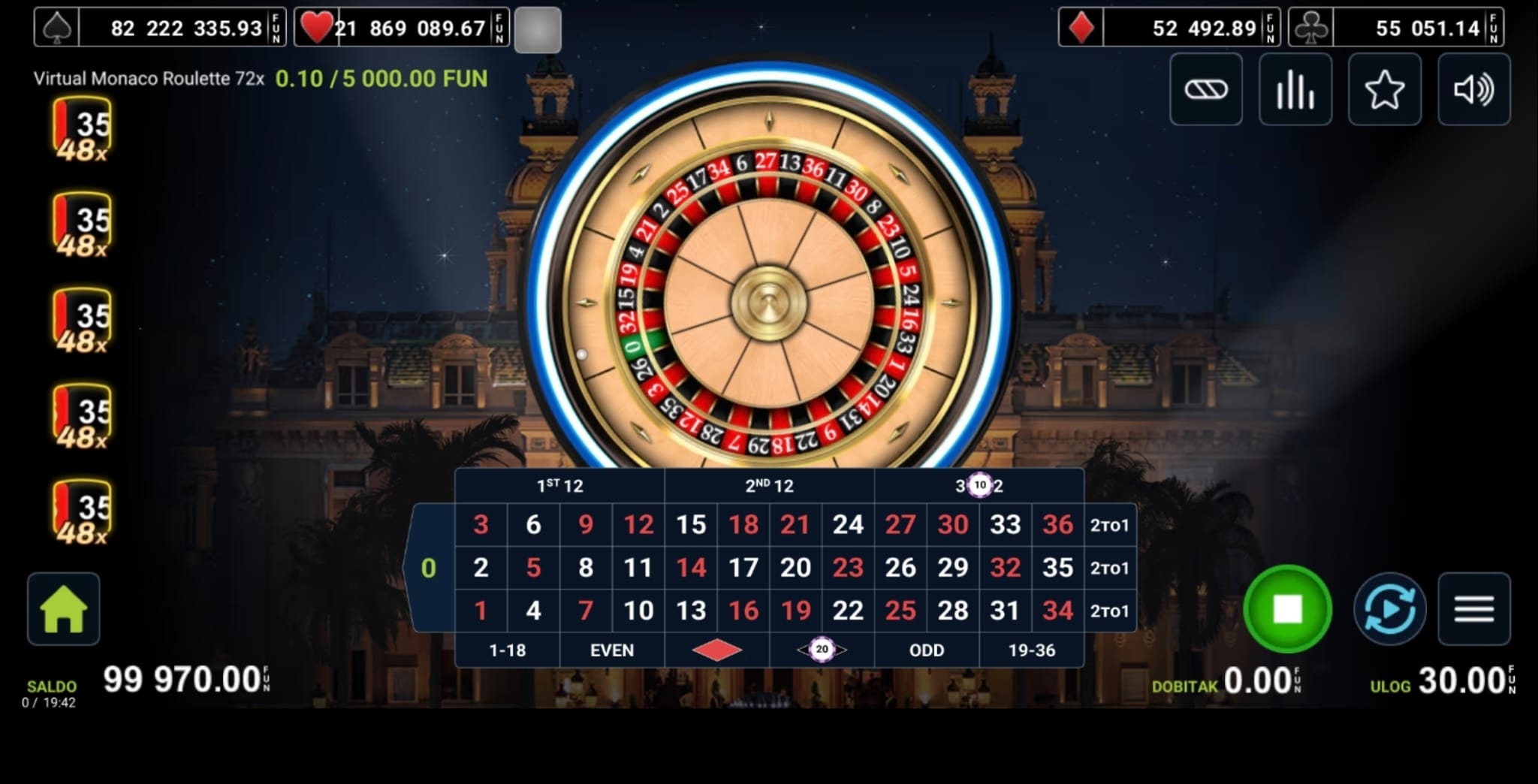Select the 1st 12 dozen bet

[x=560, y=486]
